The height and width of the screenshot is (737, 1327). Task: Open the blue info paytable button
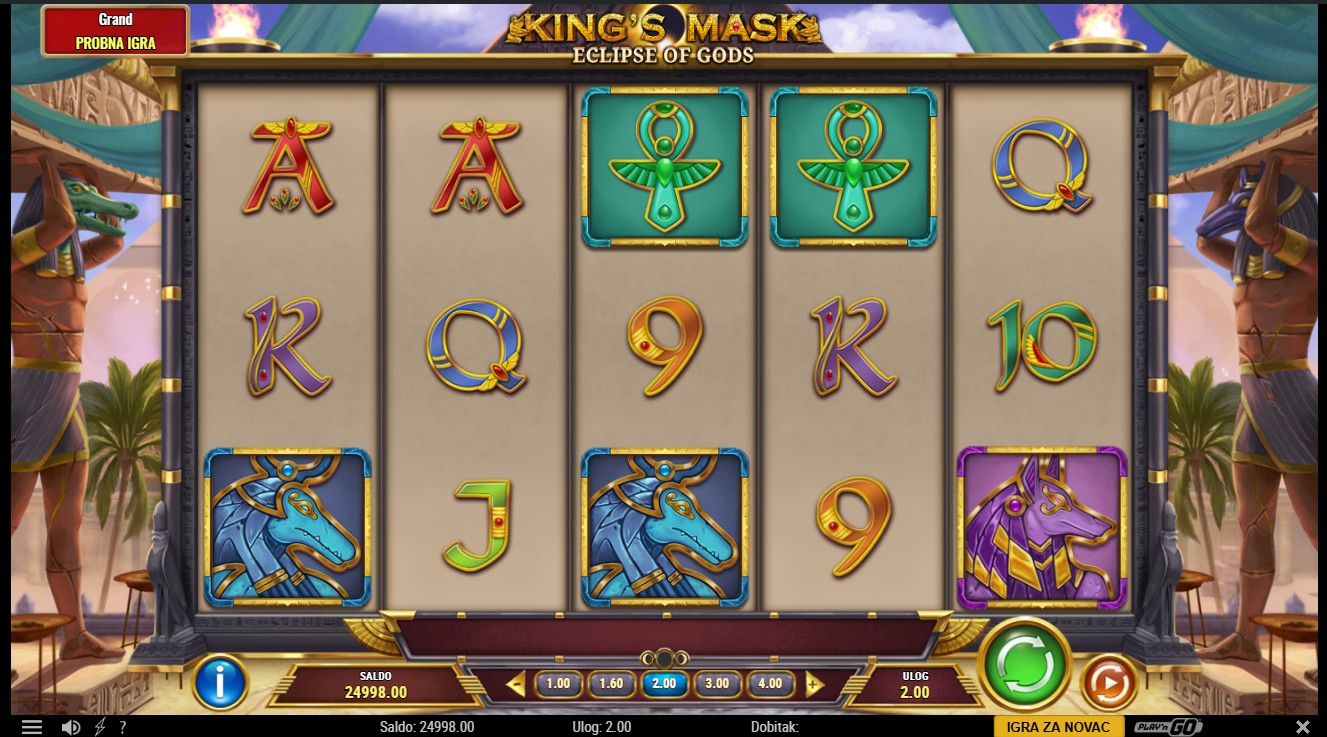(x=221, y=682)
